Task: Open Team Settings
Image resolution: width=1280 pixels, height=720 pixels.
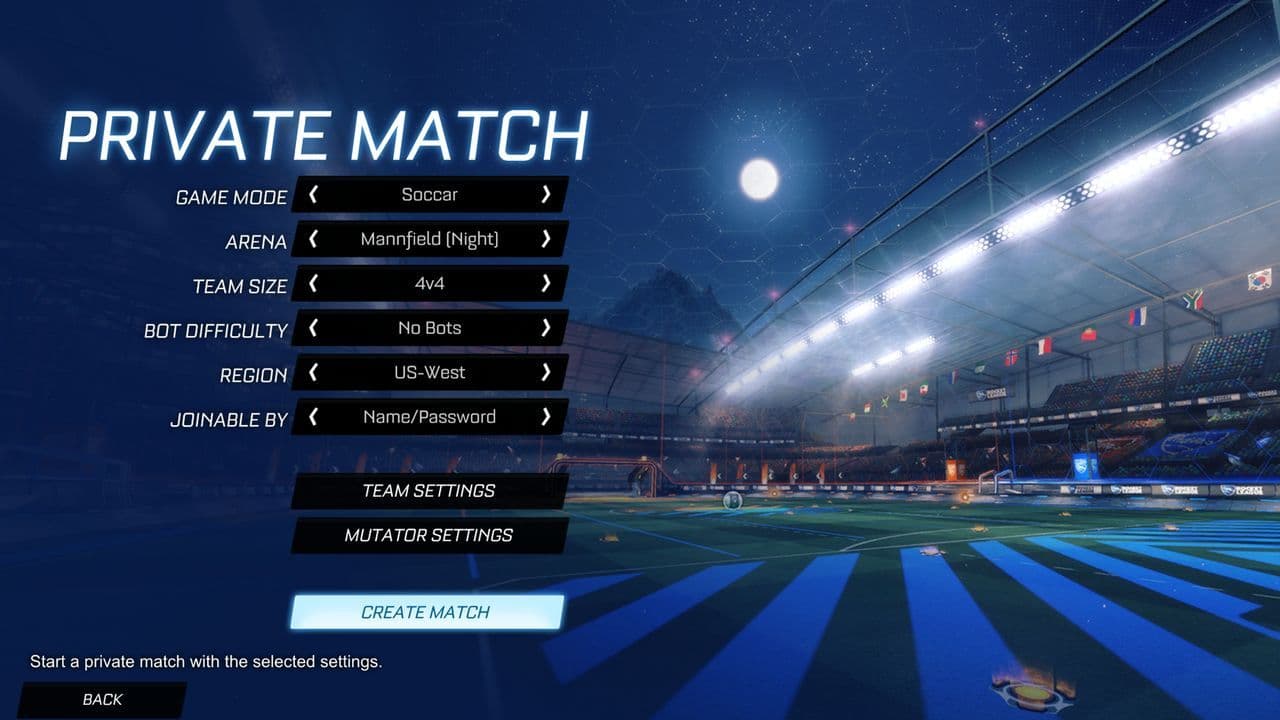Action: click(428, 491)
